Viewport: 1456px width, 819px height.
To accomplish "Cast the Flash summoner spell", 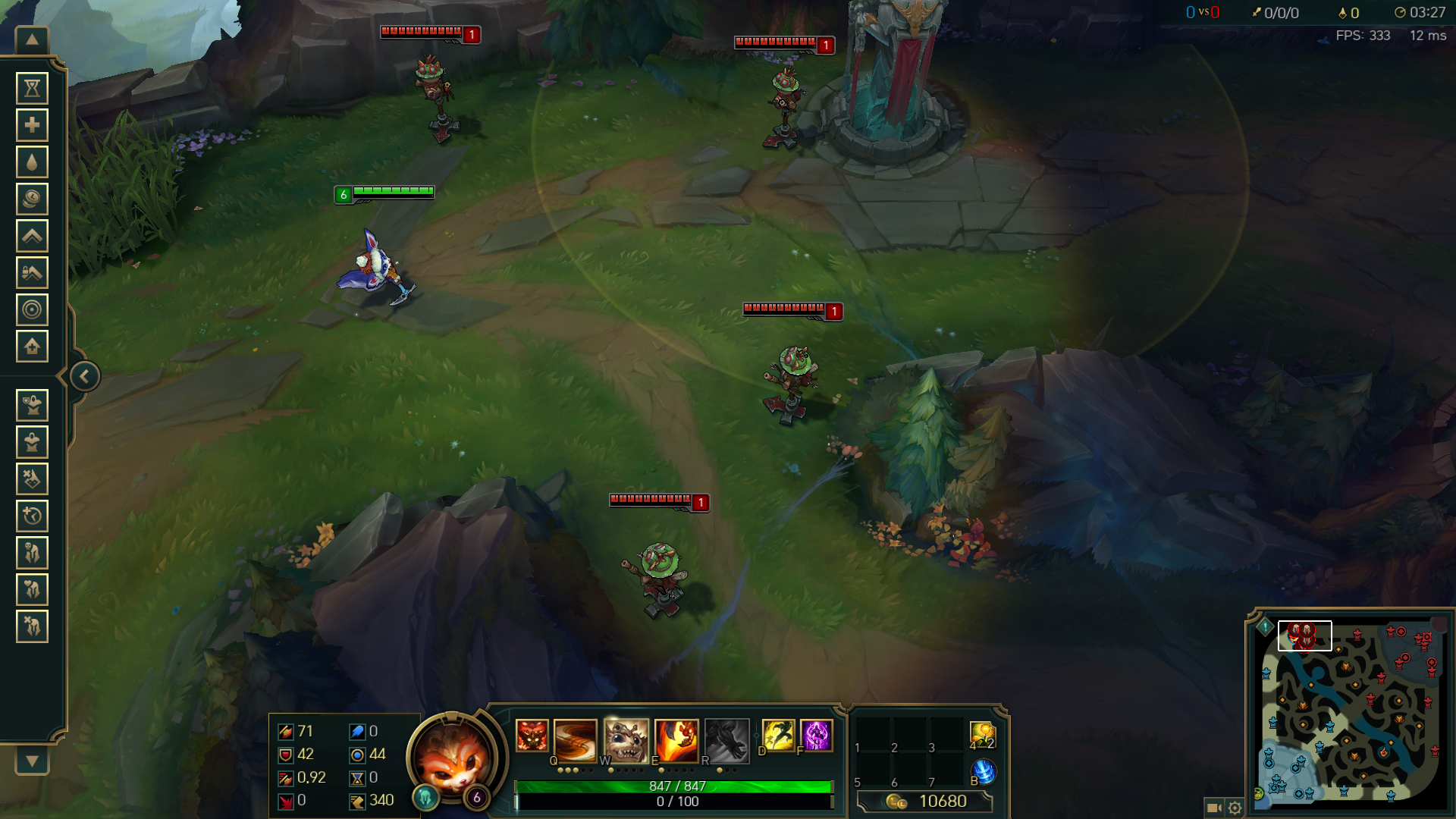I will 778,736.
